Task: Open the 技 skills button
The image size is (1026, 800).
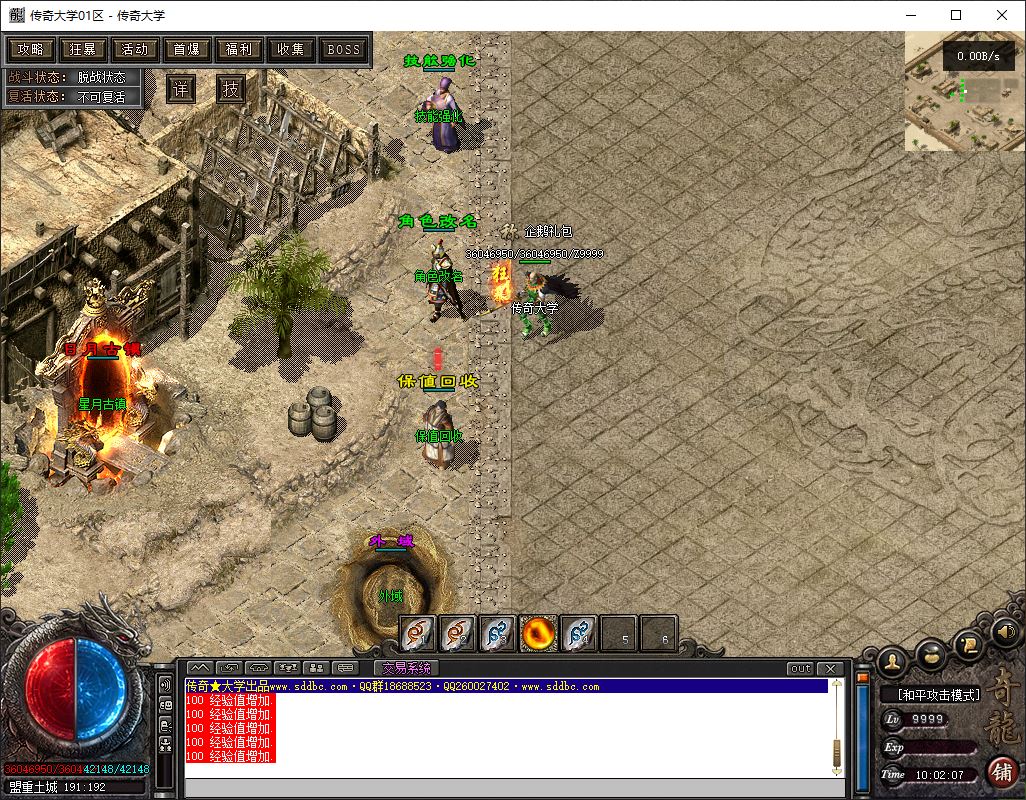Action: coord(231,89)
